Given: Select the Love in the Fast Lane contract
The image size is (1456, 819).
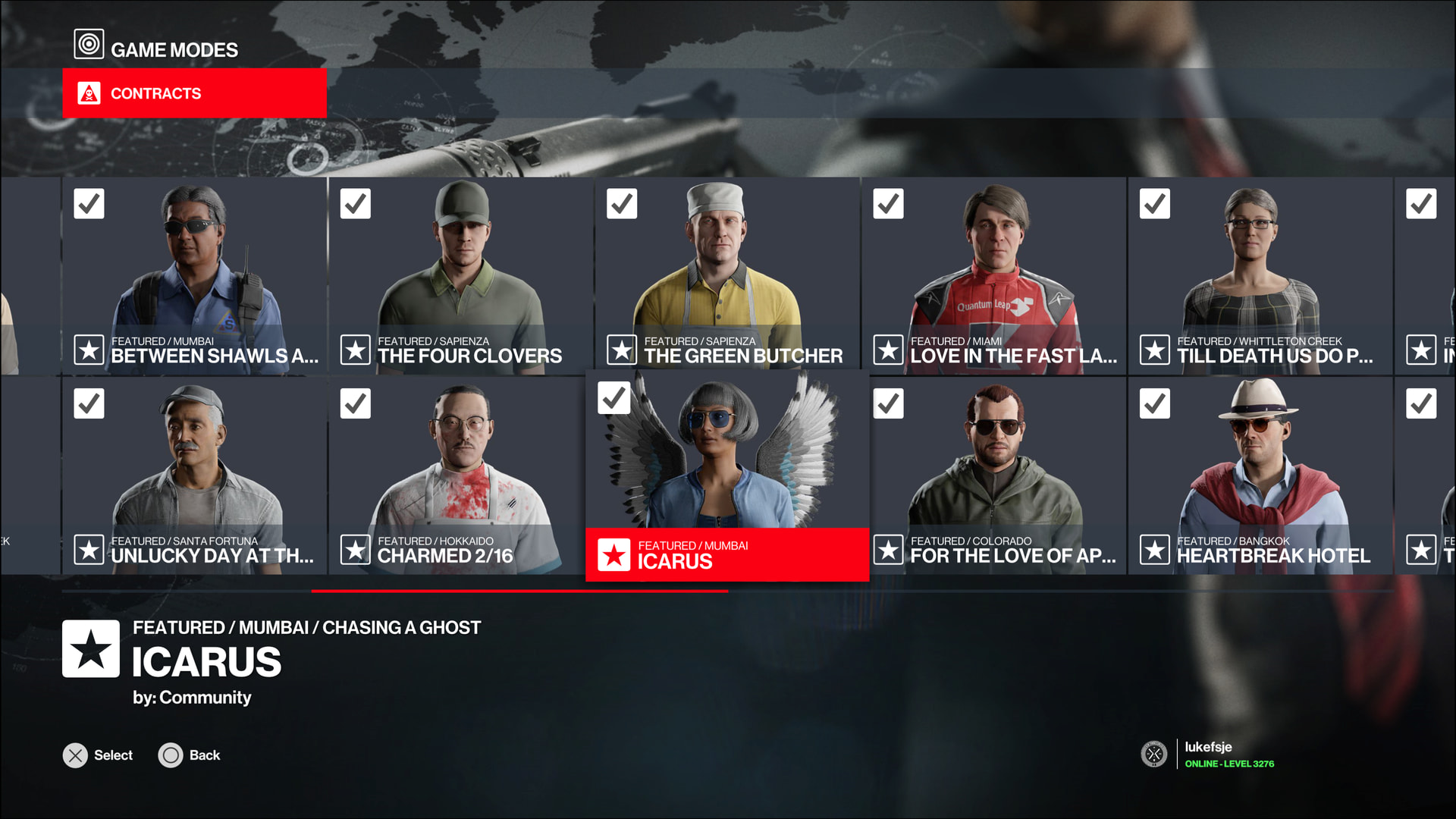Looking at the screenshot, I should click(x=994, y=276).
